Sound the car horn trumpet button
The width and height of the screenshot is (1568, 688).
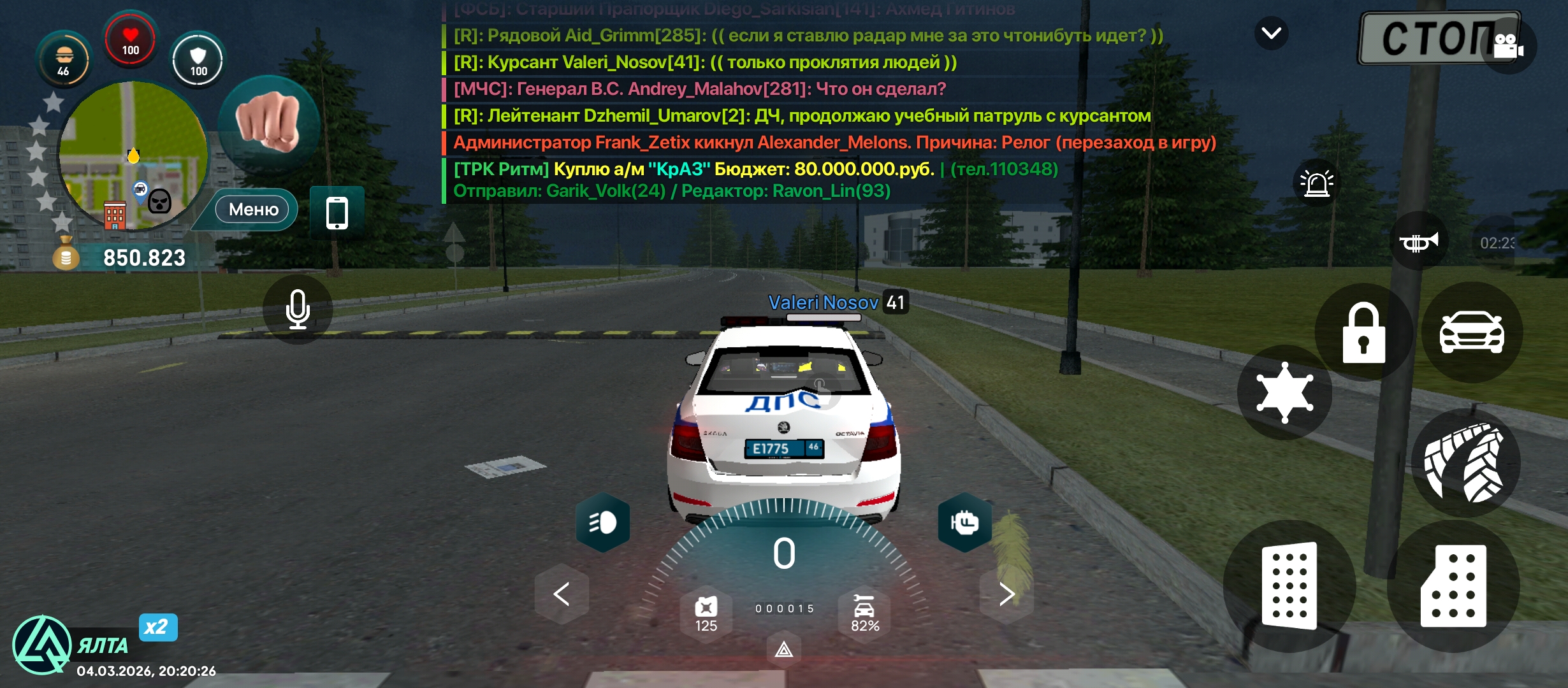pos(1418,242)
